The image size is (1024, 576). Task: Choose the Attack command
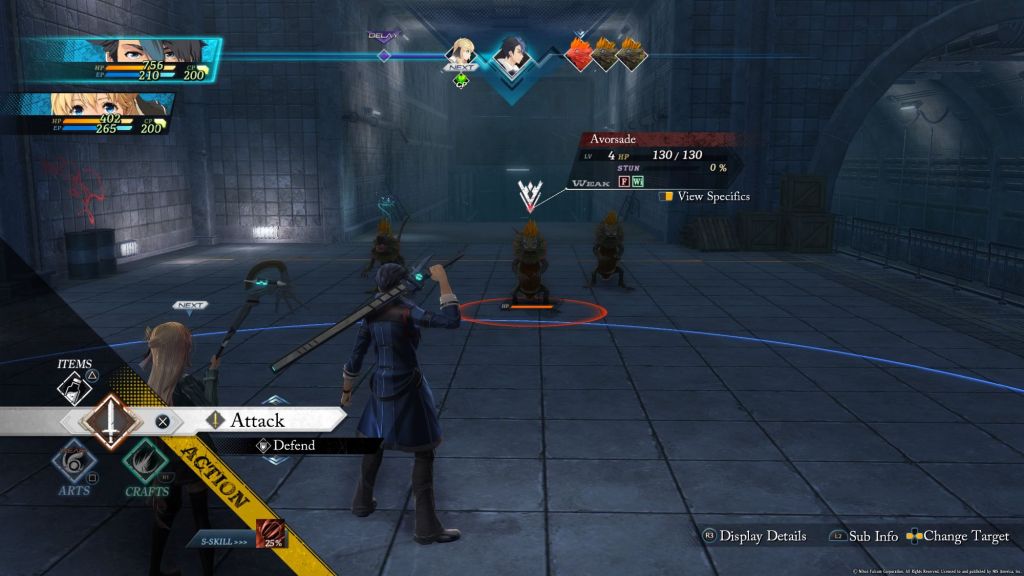tap(257, 421)
